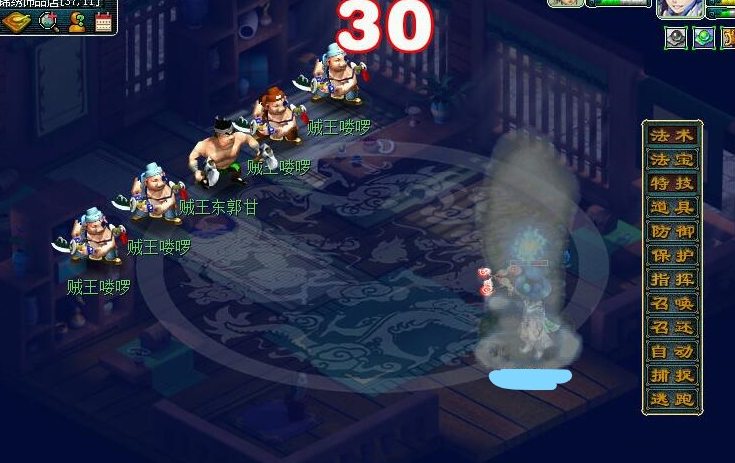
Task: Open the calendar icon
Action: (103, 21)
